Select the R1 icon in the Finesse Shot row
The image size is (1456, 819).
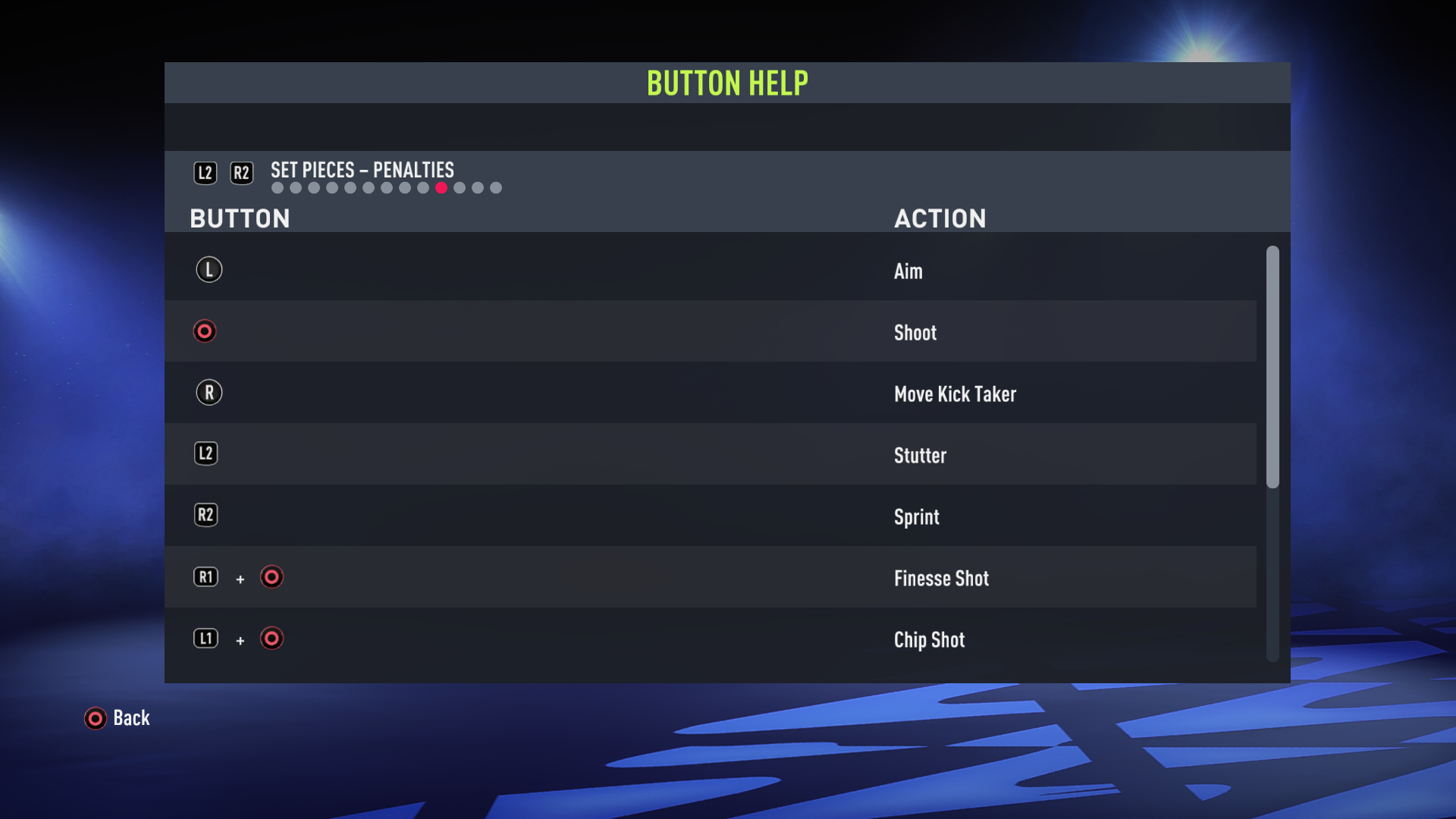pyautogui.click(x=206, y=577)
